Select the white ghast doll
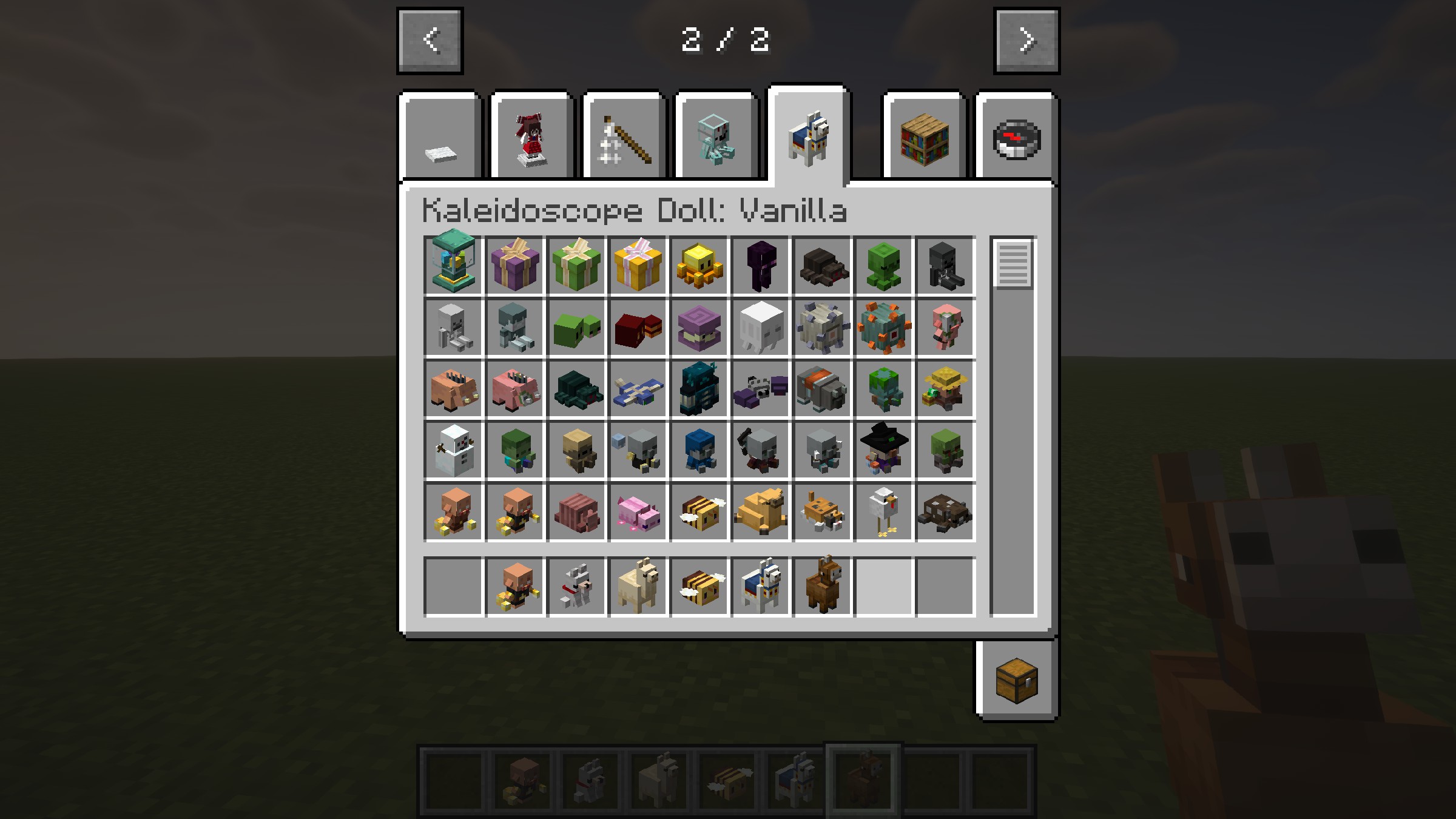Screen dimensions: 1456x819 click(761, 328)
